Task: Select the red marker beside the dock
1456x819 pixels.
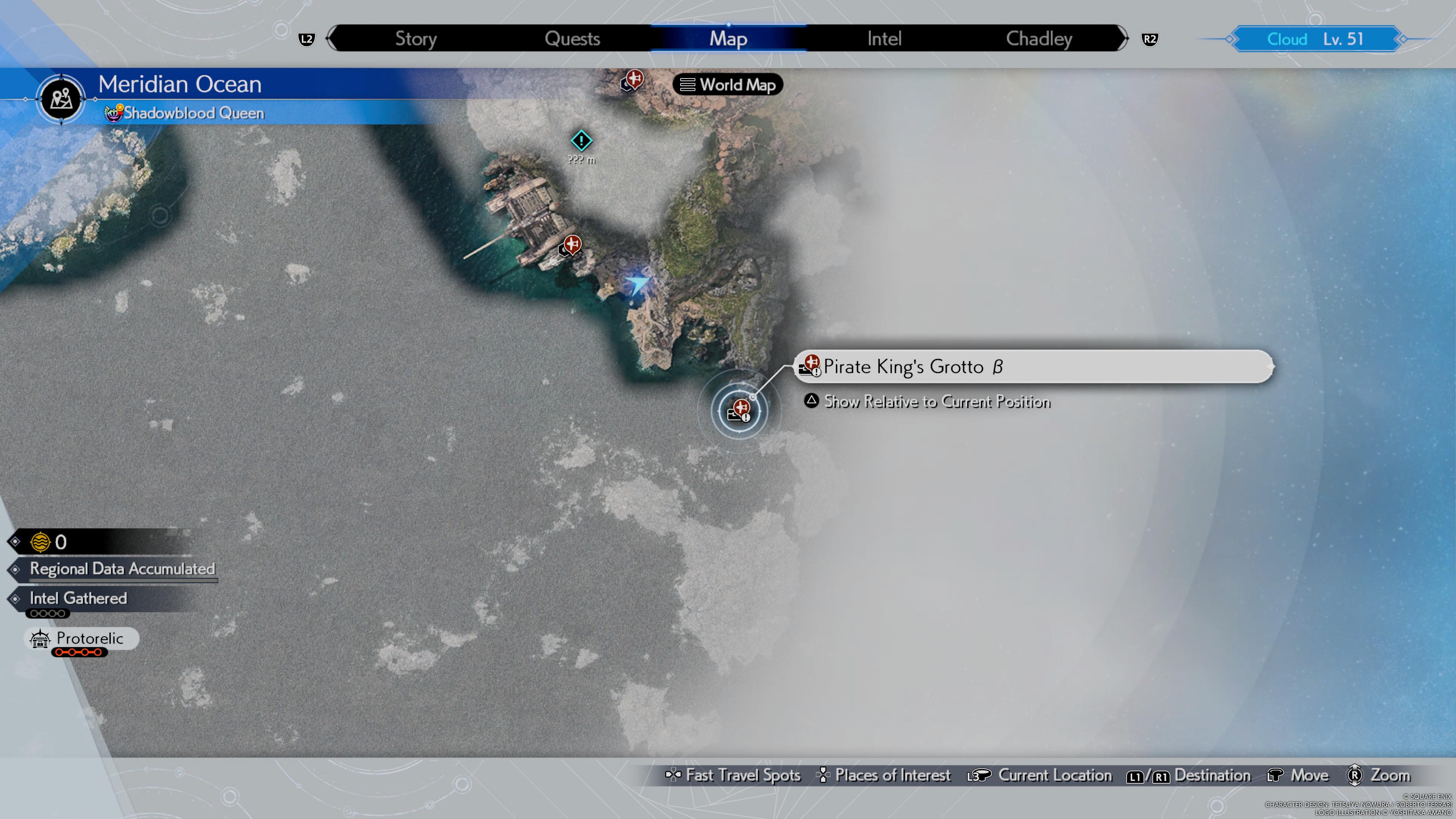Action: point(571,245)
